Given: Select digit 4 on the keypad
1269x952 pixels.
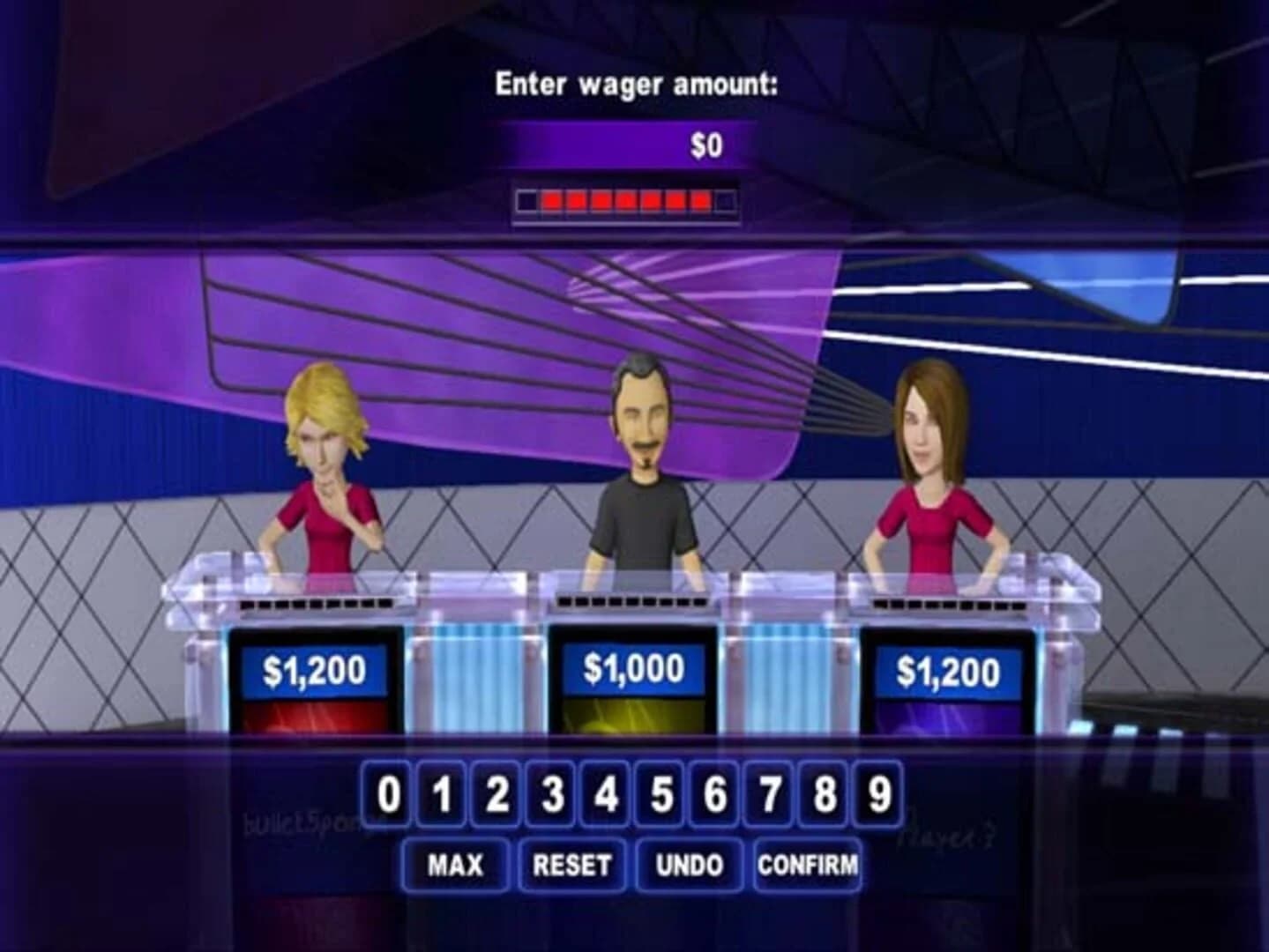Looking at the screenshot, I should pos(606,794).
